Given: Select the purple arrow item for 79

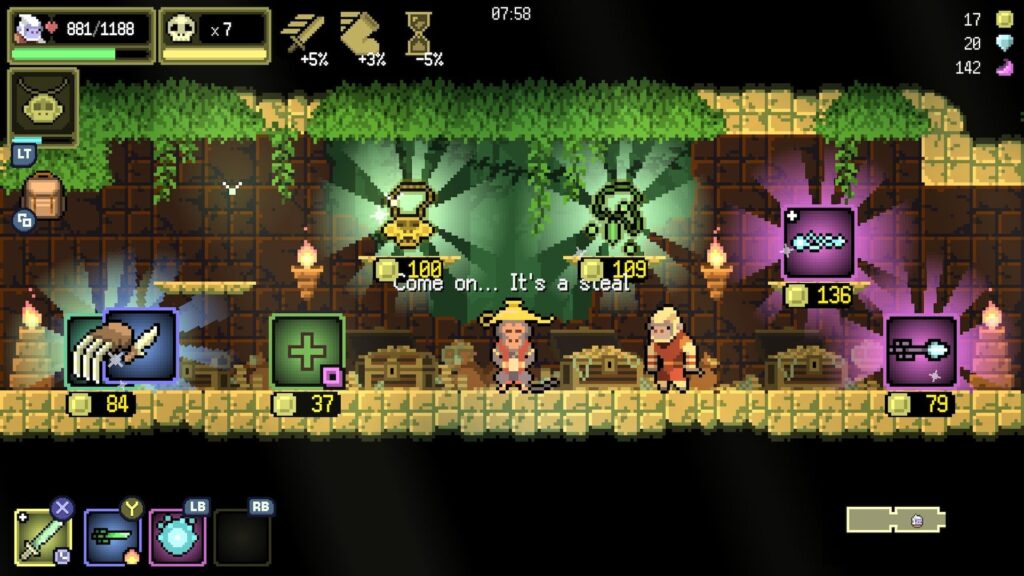Looking at the screenshot, I should (x=921, y=352).
